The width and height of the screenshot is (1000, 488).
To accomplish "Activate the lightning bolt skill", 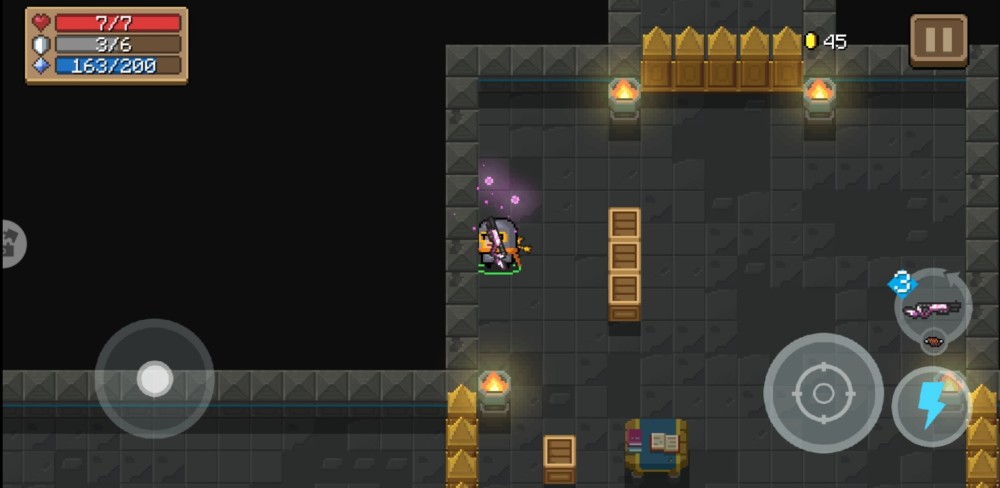I will (x=931, y=406).
